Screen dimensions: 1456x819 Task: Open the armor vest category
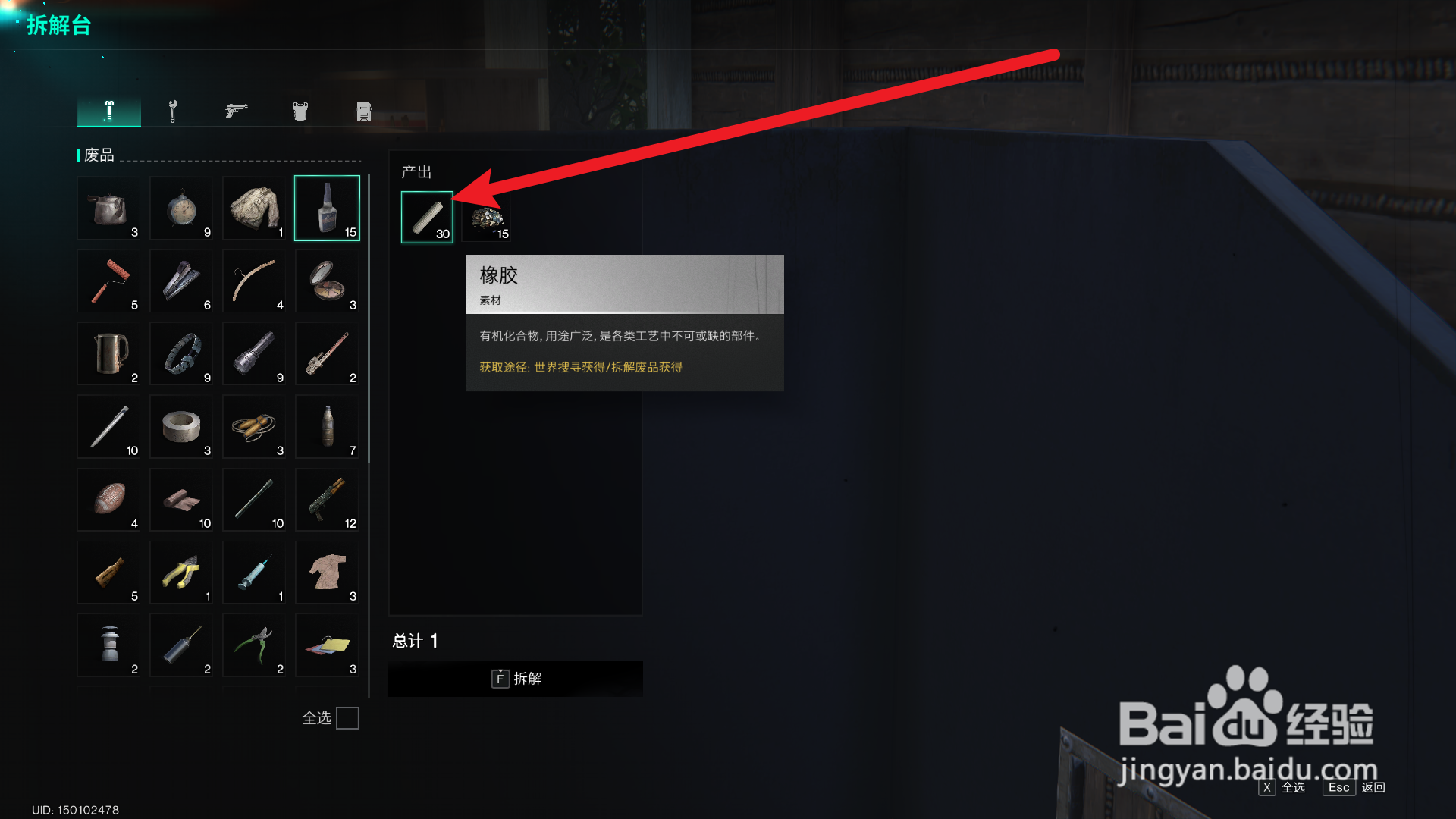300,110
